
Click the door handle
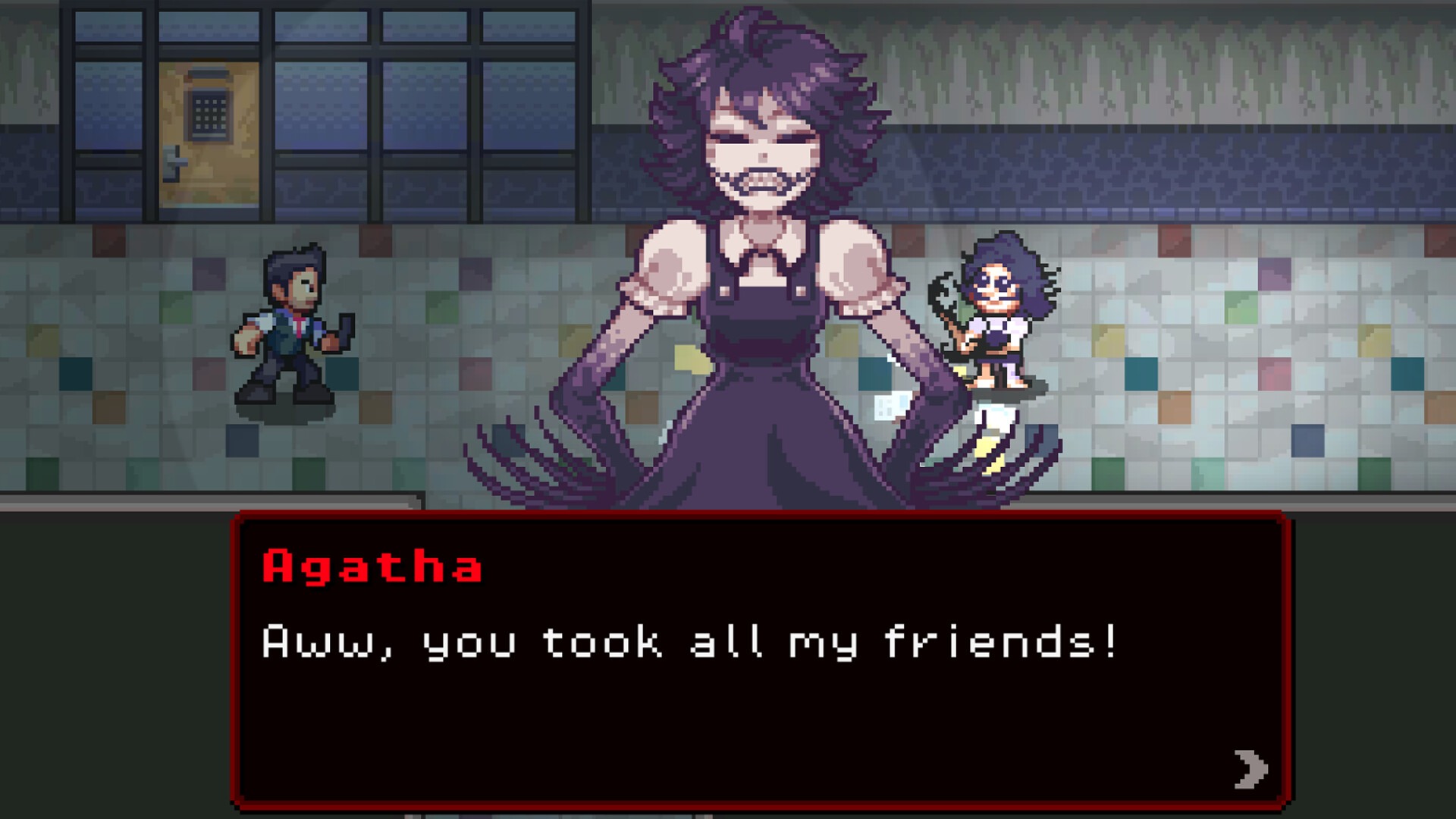pyautogui.click(x=176, y=163)
